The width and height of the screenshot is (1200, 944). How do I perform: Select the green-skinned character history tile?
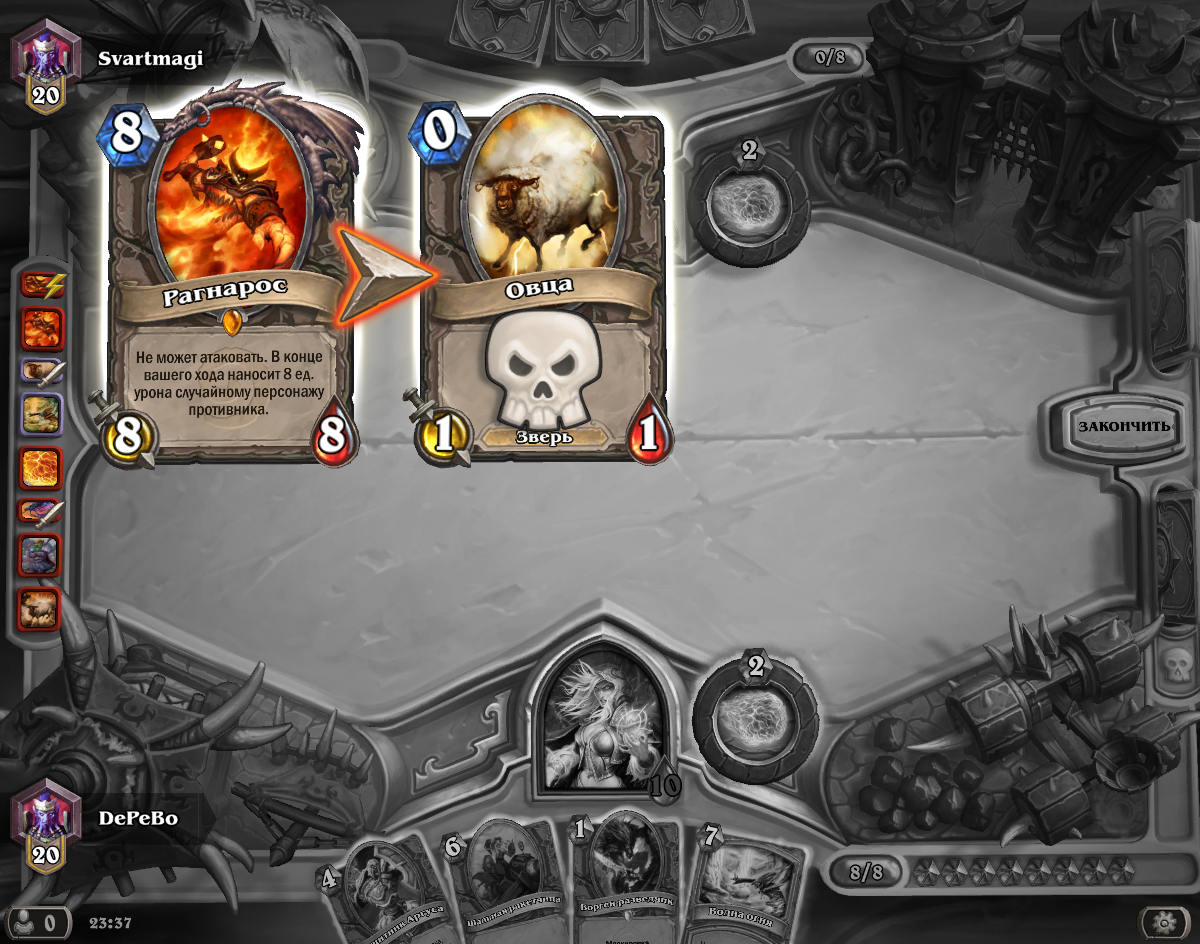42,555
